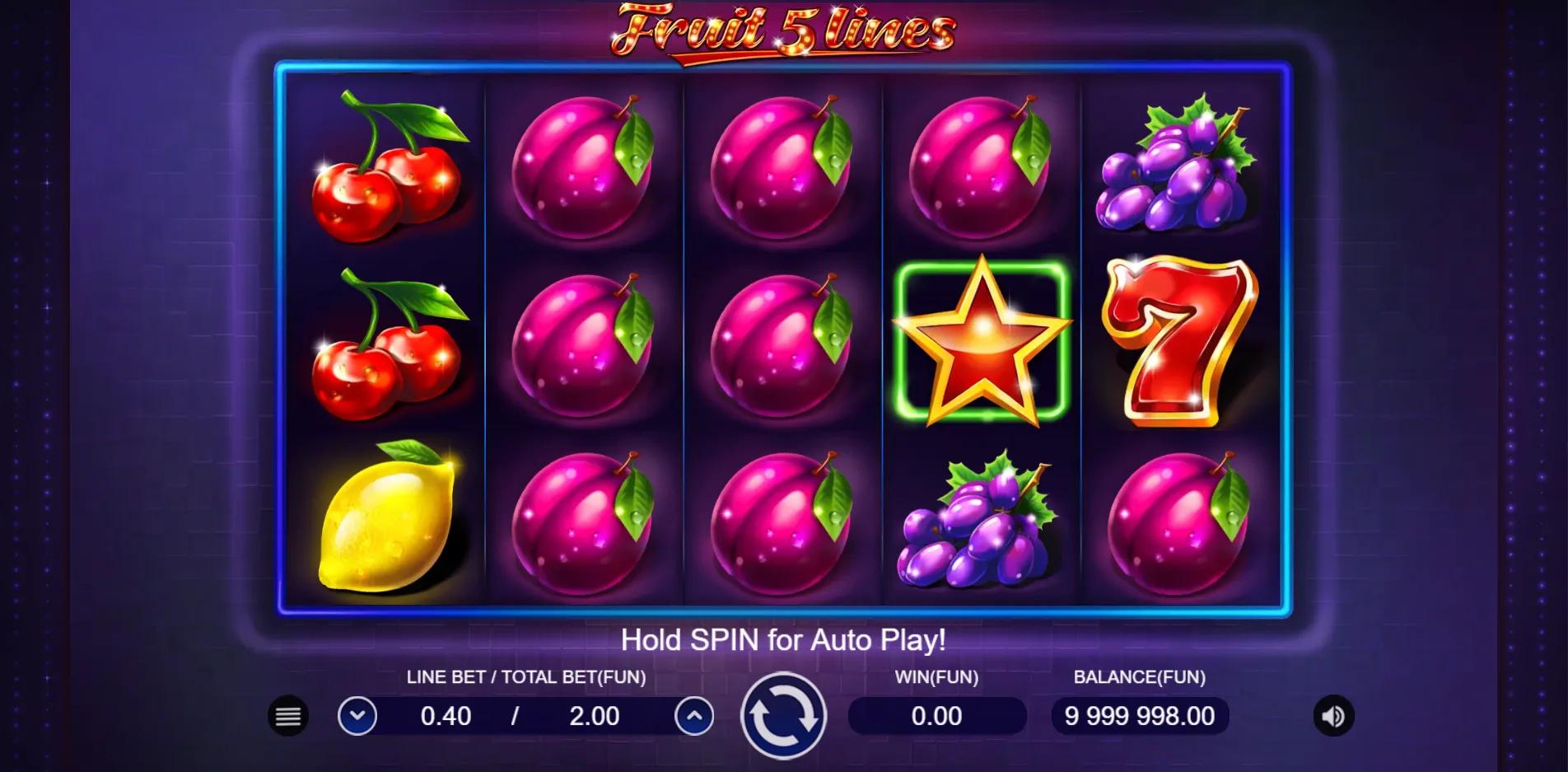This screenshot has height=772, width=1568.
Task: Click the total bet value showing 2.00
Action: point(595,716)
